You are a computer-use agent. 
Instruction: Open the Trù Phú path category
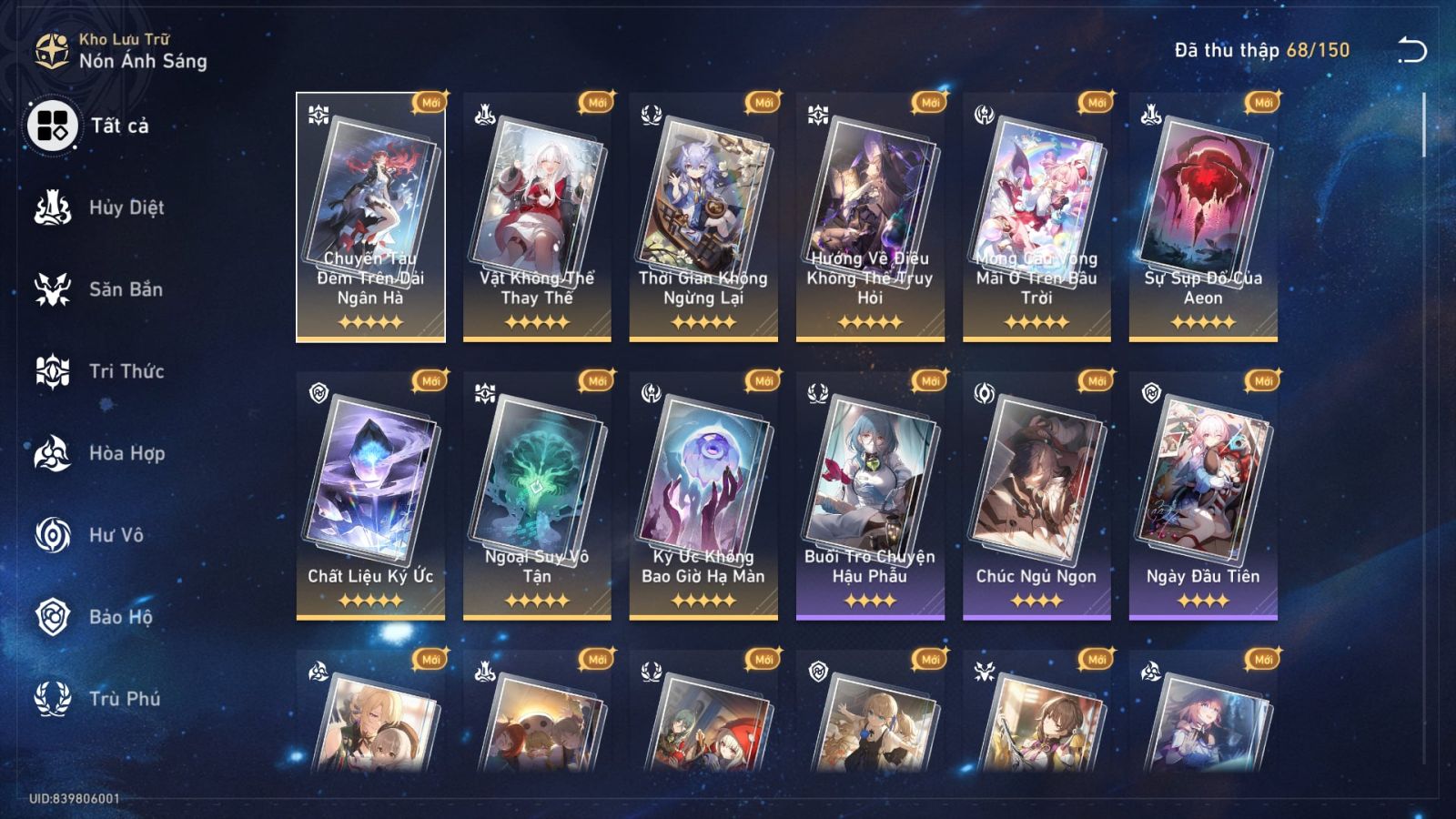click(53, 699)
